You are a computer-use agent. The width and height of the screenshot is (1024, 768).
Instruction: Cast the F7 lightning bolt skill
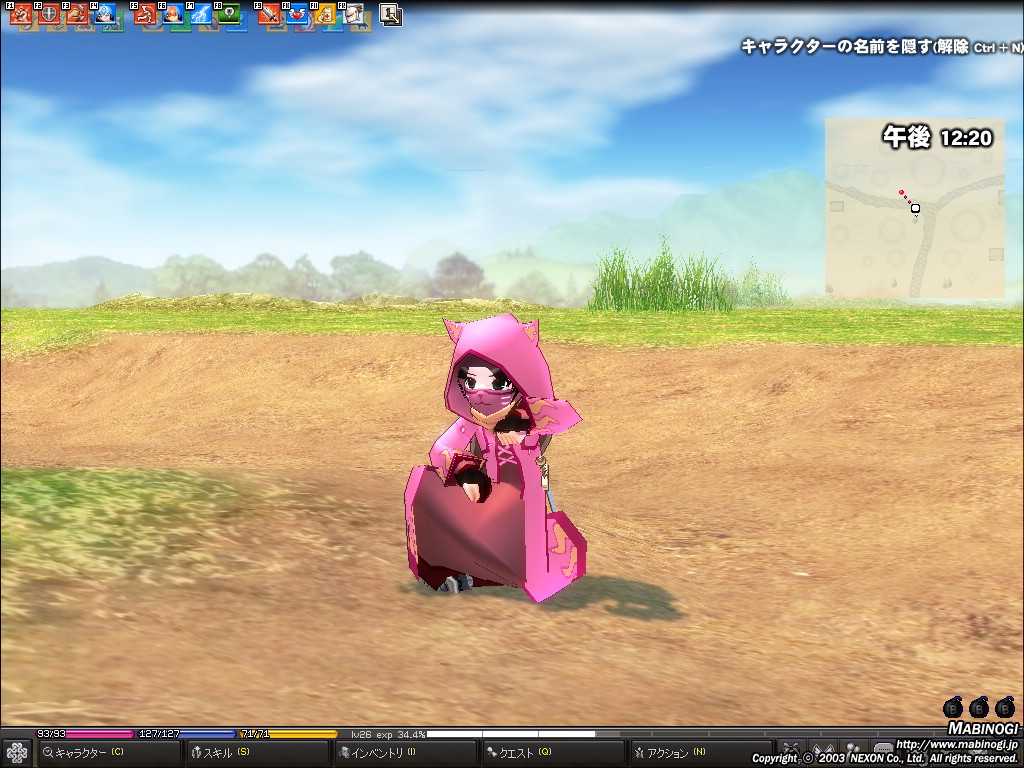201,15
